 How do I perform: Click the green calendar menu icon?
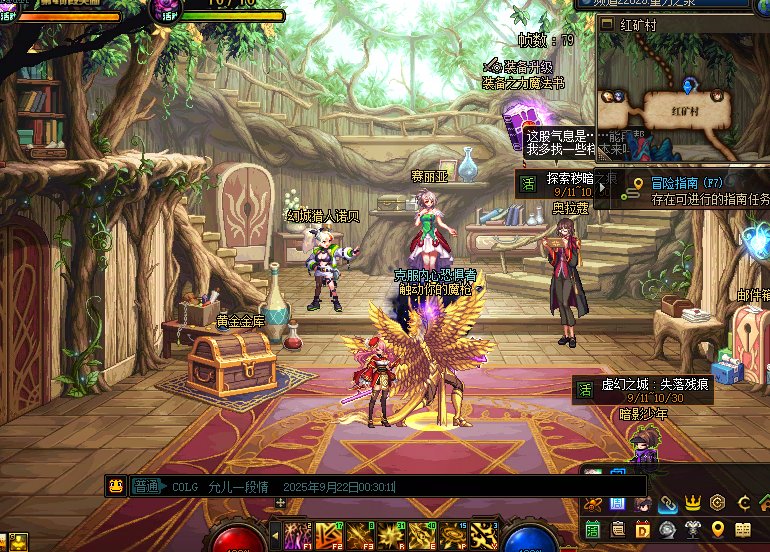pos(592,529)
